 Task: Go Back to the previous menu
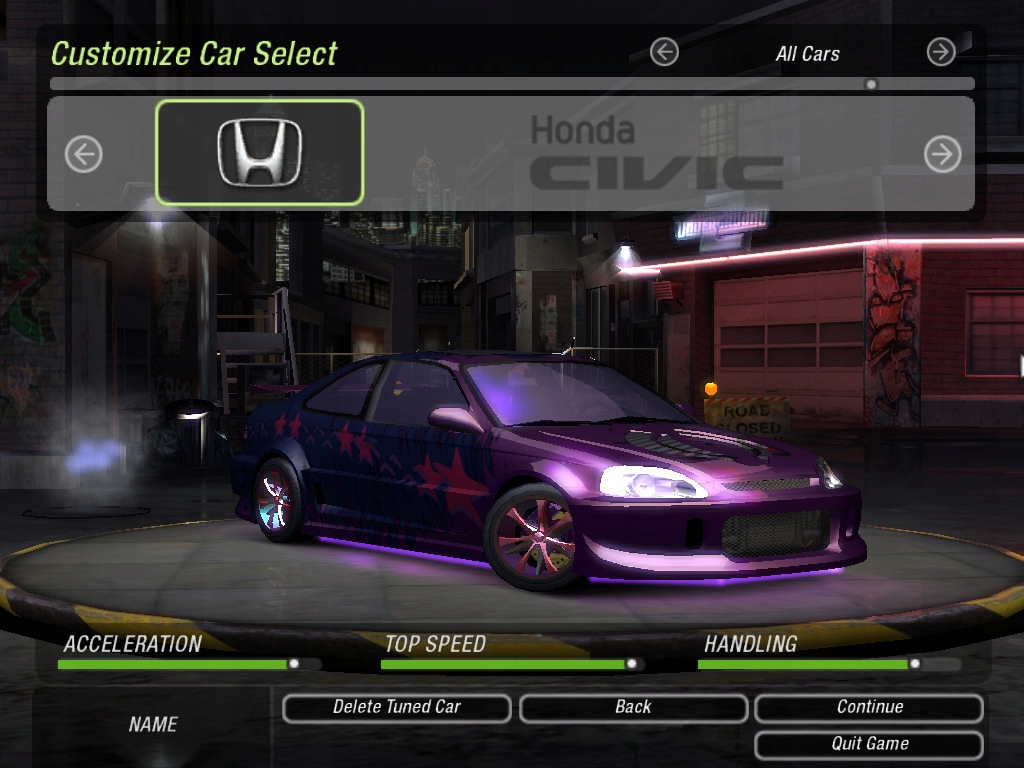click(633, 708)
